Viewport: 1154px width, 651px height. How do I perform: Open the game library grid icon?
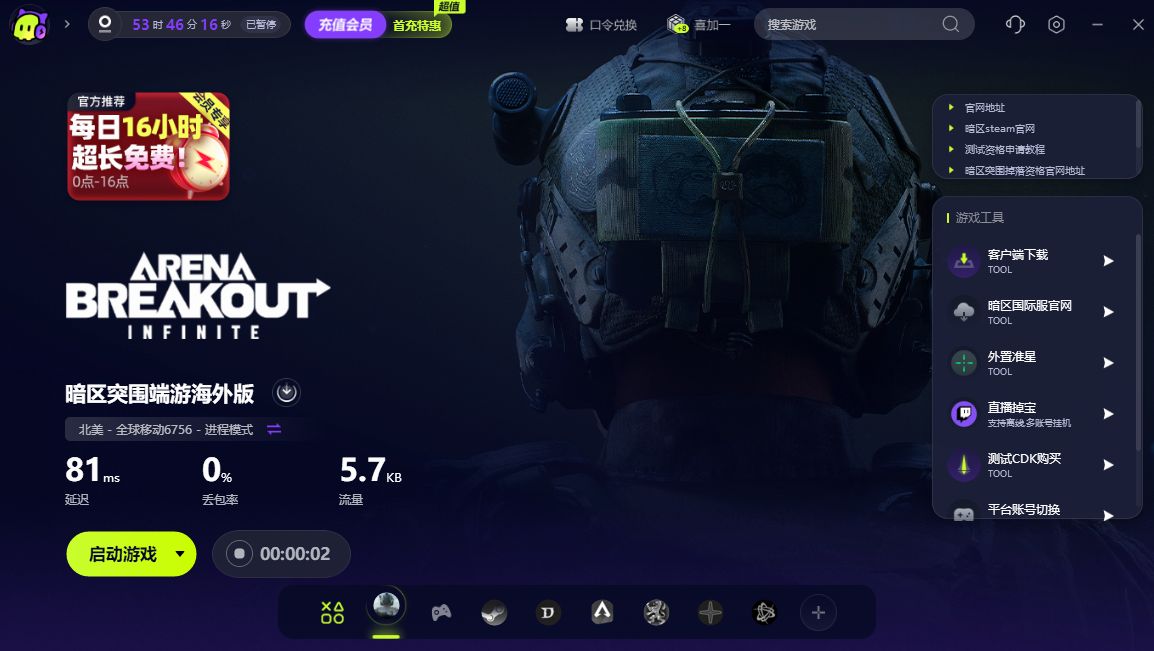[332, 612]
